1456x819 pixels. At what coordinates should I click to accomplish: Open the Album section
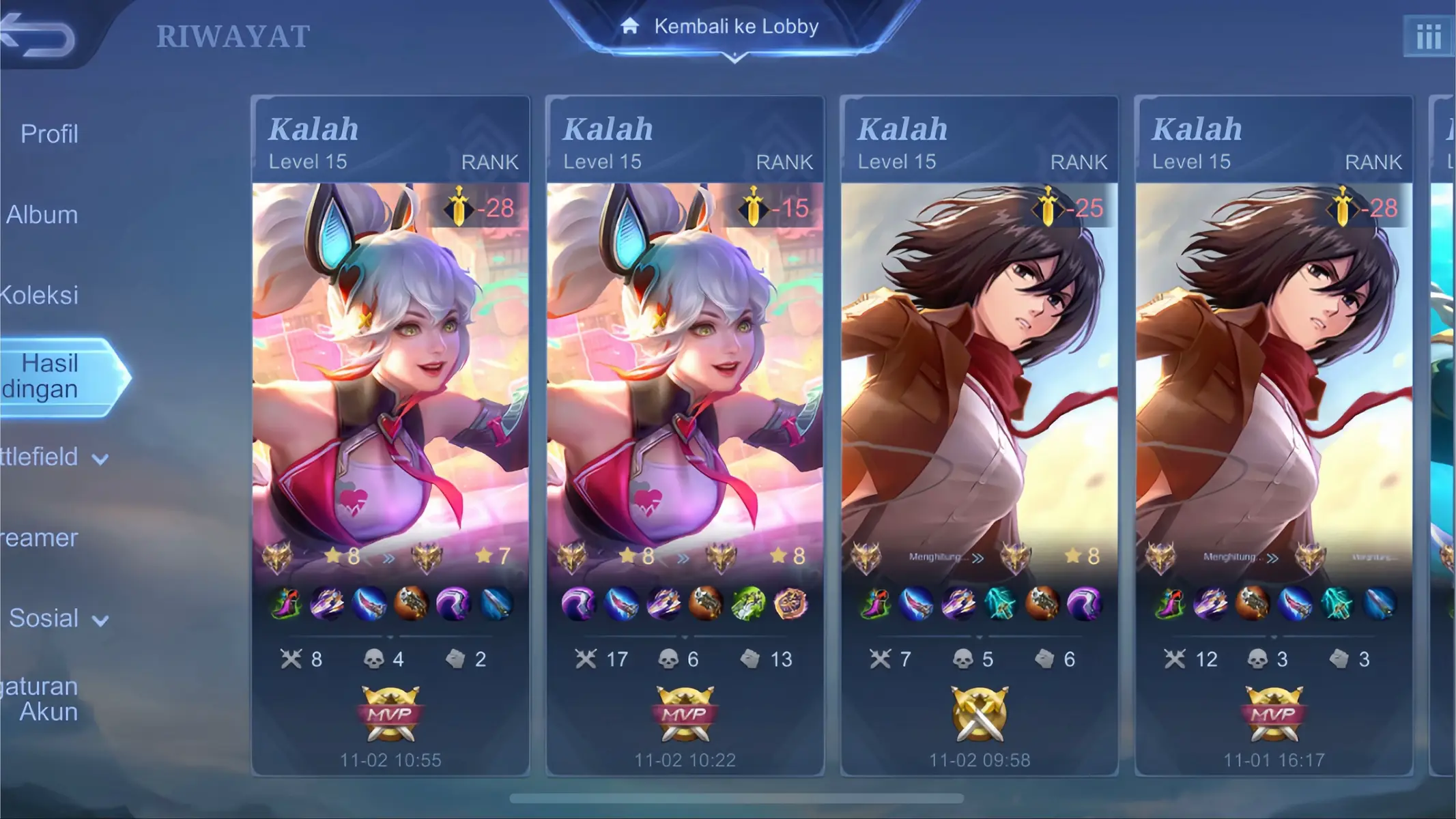41,214
